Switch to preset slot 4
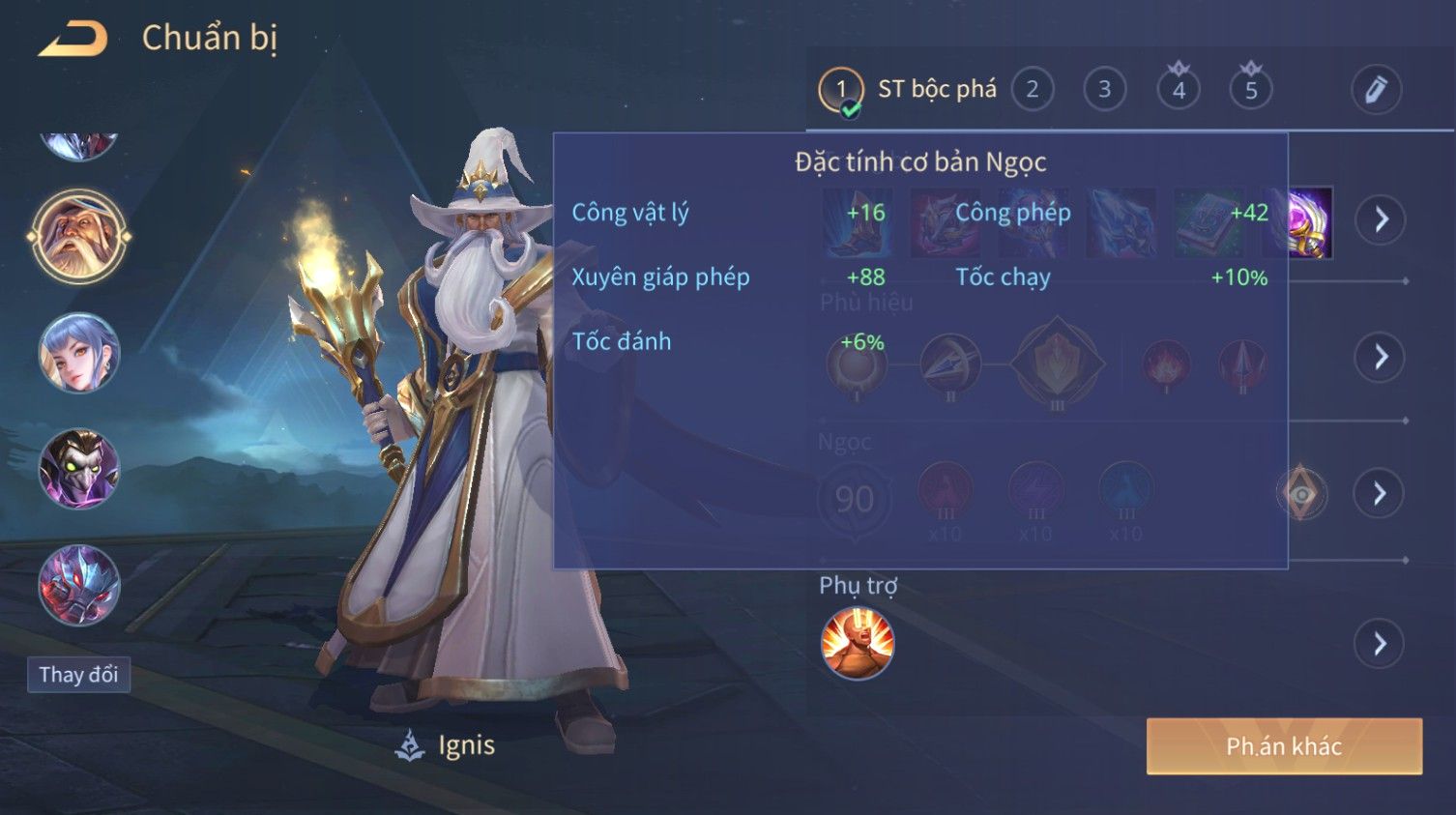The height and width of the screenshot is (815, 1456). pos(1178,90)
